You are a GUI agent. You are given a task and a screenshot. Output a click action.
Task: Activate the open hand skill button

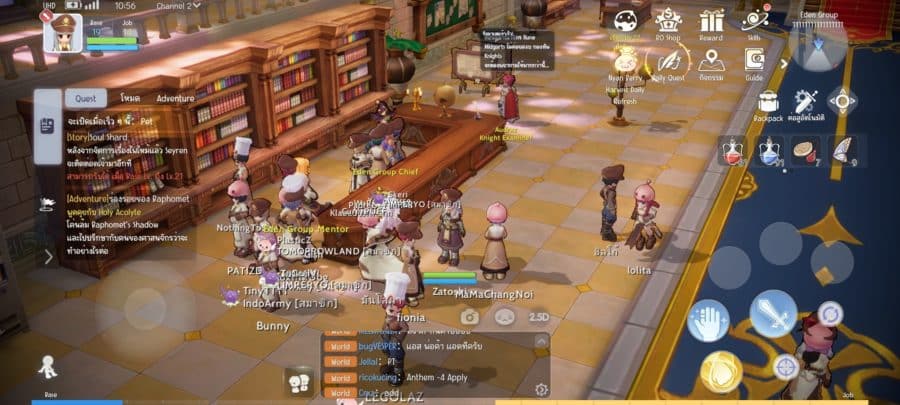click(x=709, y=320)
